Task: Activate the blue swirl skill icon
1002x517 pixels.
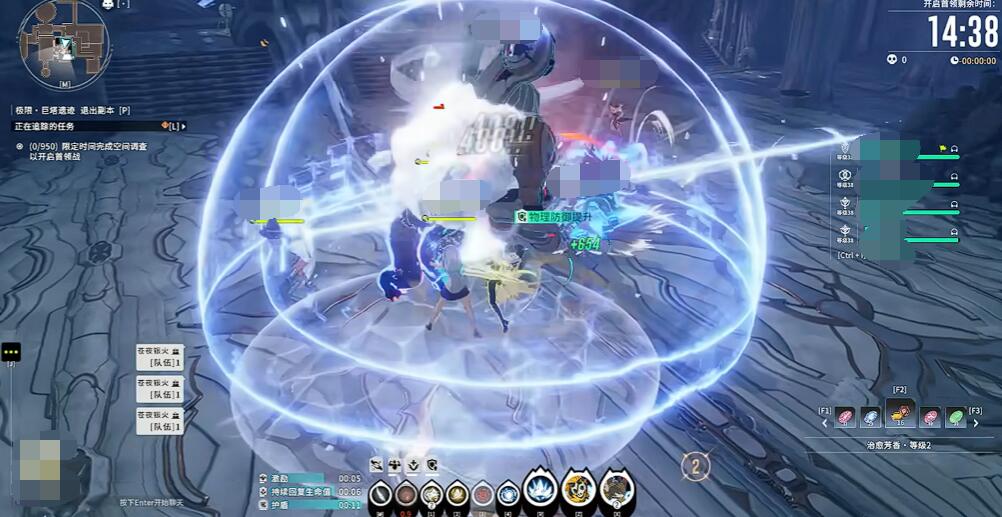Action: click(x=508, y=494)
